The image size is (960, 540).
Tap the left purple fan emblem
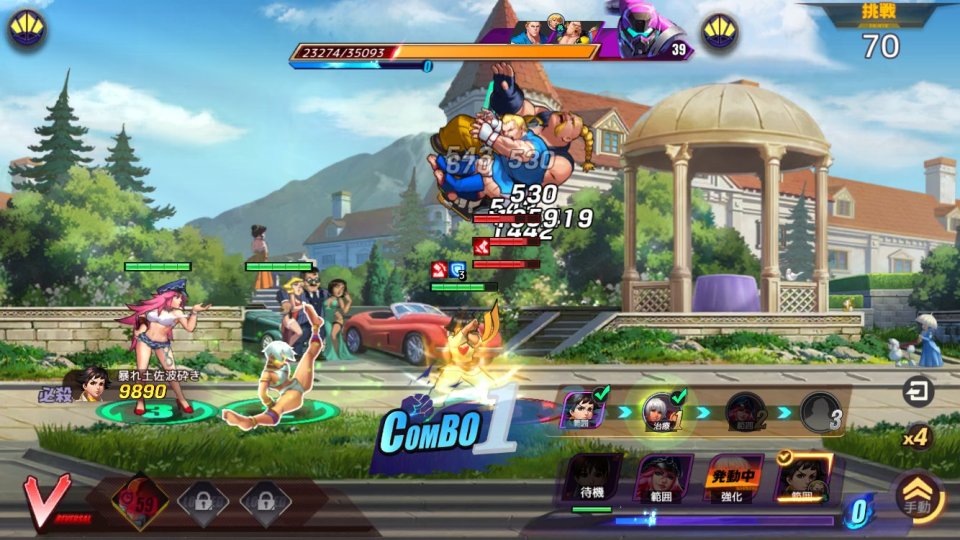[x=27, y=29]
